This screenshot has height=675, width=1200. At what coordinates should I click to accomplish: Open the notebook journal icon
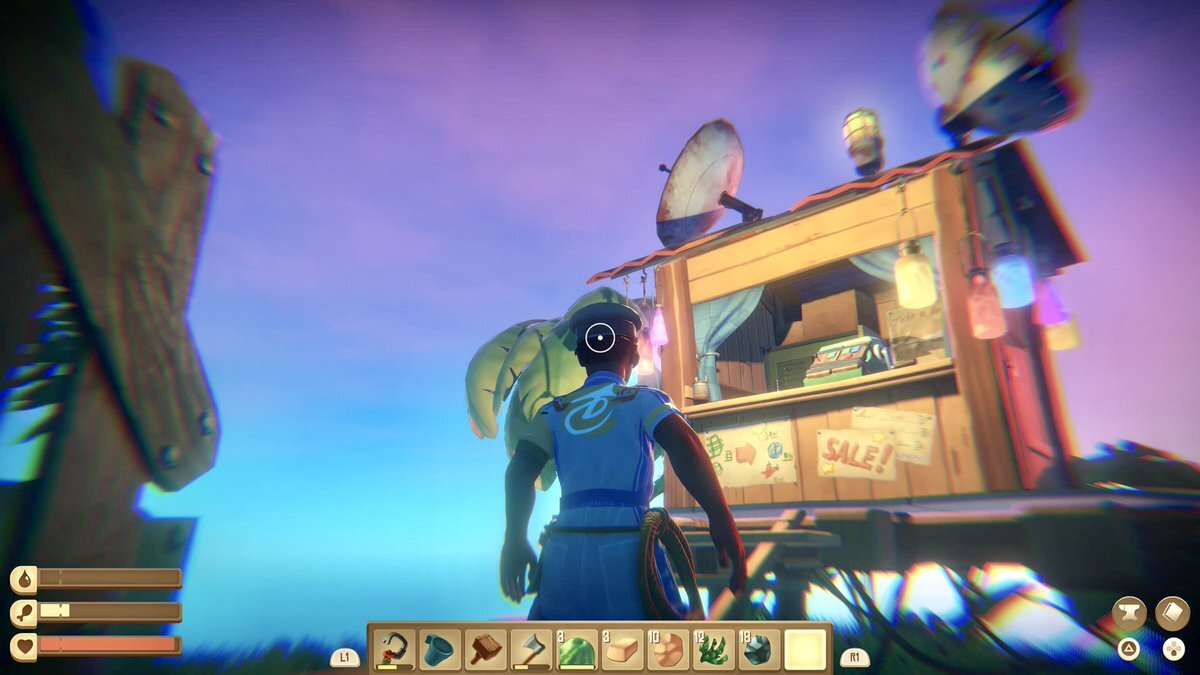(x=1172, y=613)
